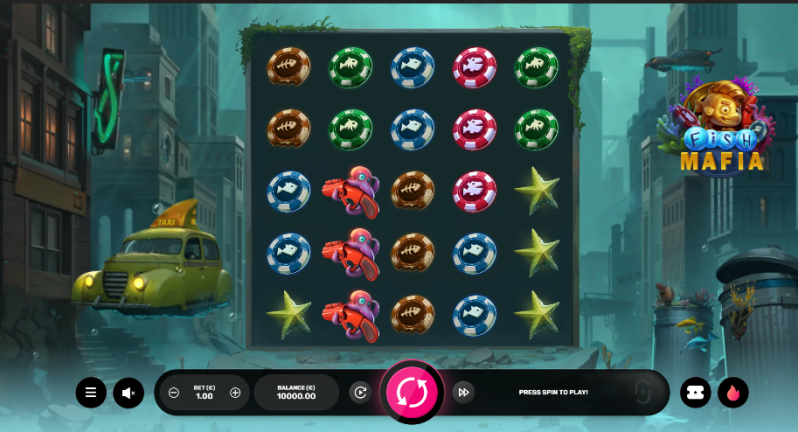Increase the bet with the plus button

235,393
